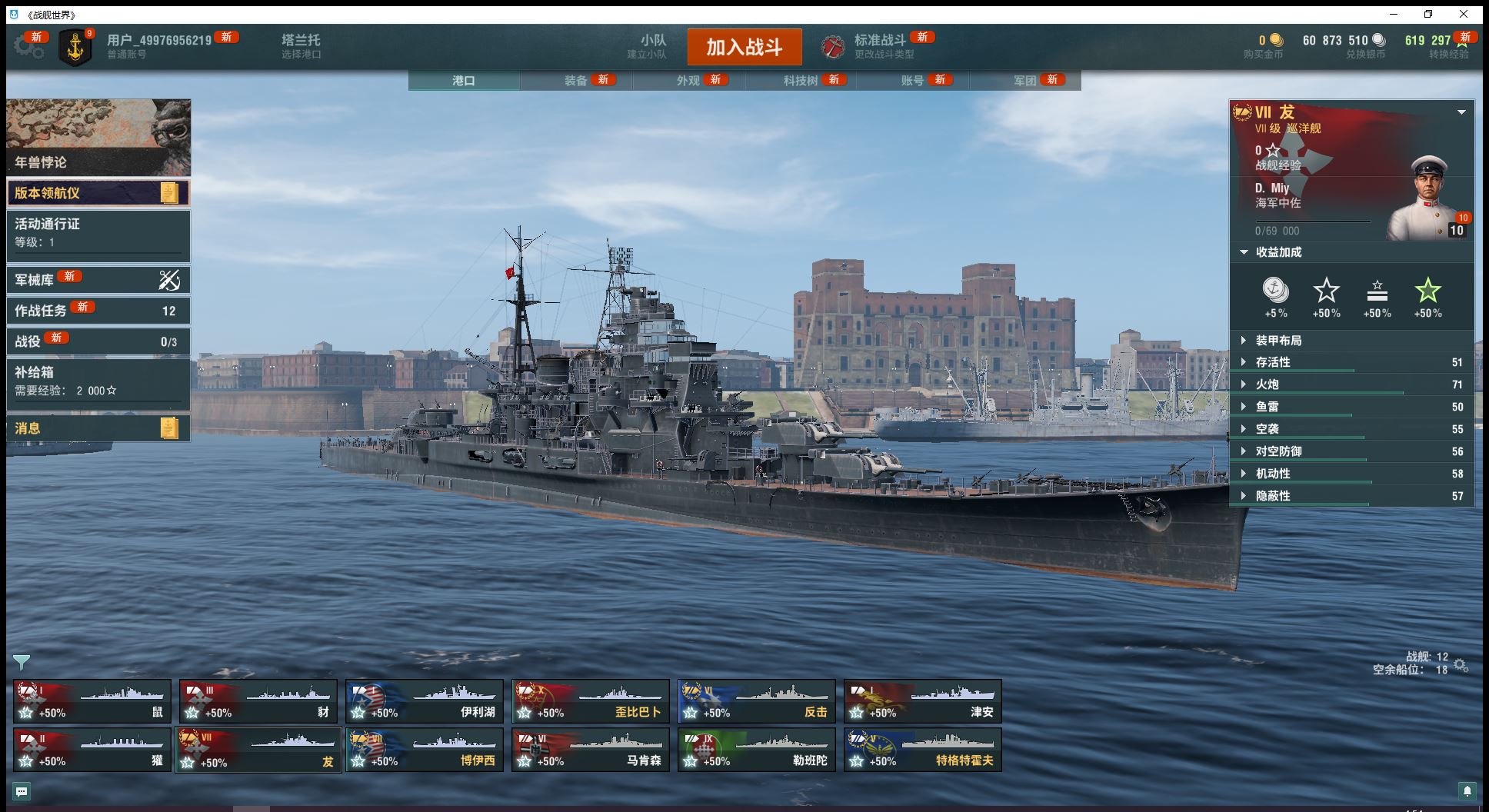The width and height of the screenshot is (1489, 812).
Task: Open the 版本领航仪 entry
Action: point(98,193)
